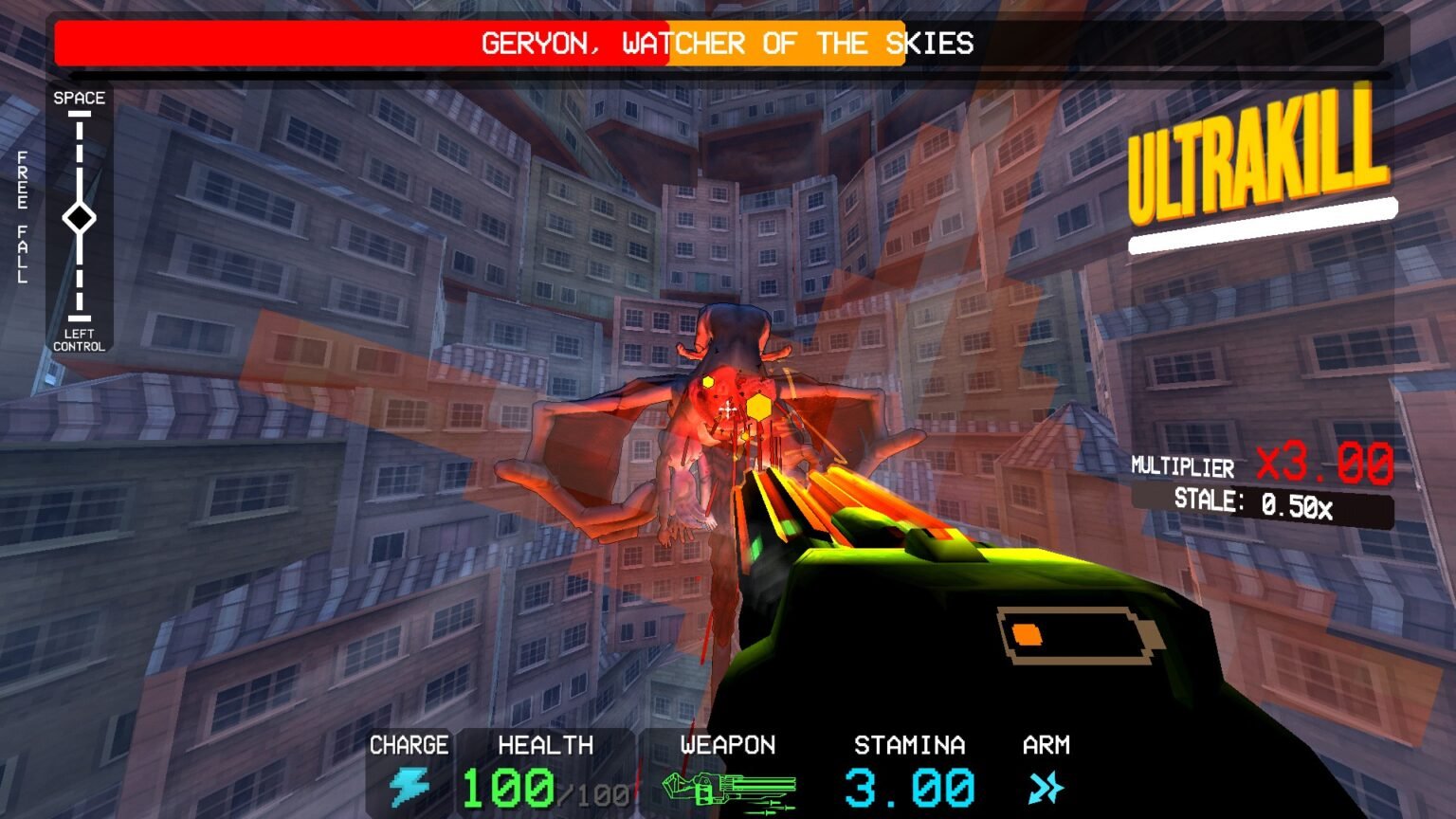Toggle the SPACE indicator on the Free Fall gauge
The height and width of the screenshot is (819, 1456).
[81, 98]
